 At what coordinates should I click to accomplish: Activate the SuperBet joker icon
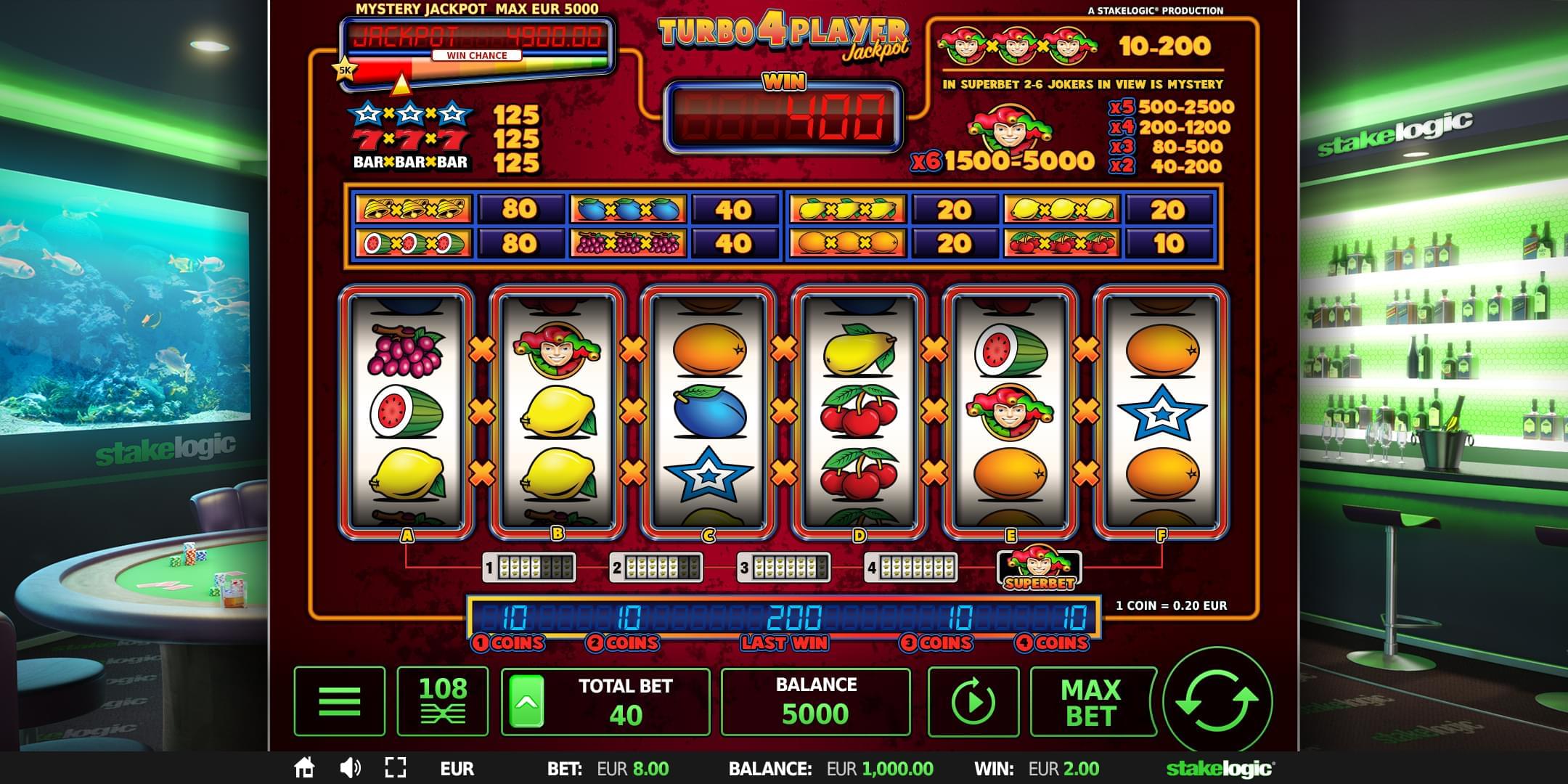point(1038,567)
